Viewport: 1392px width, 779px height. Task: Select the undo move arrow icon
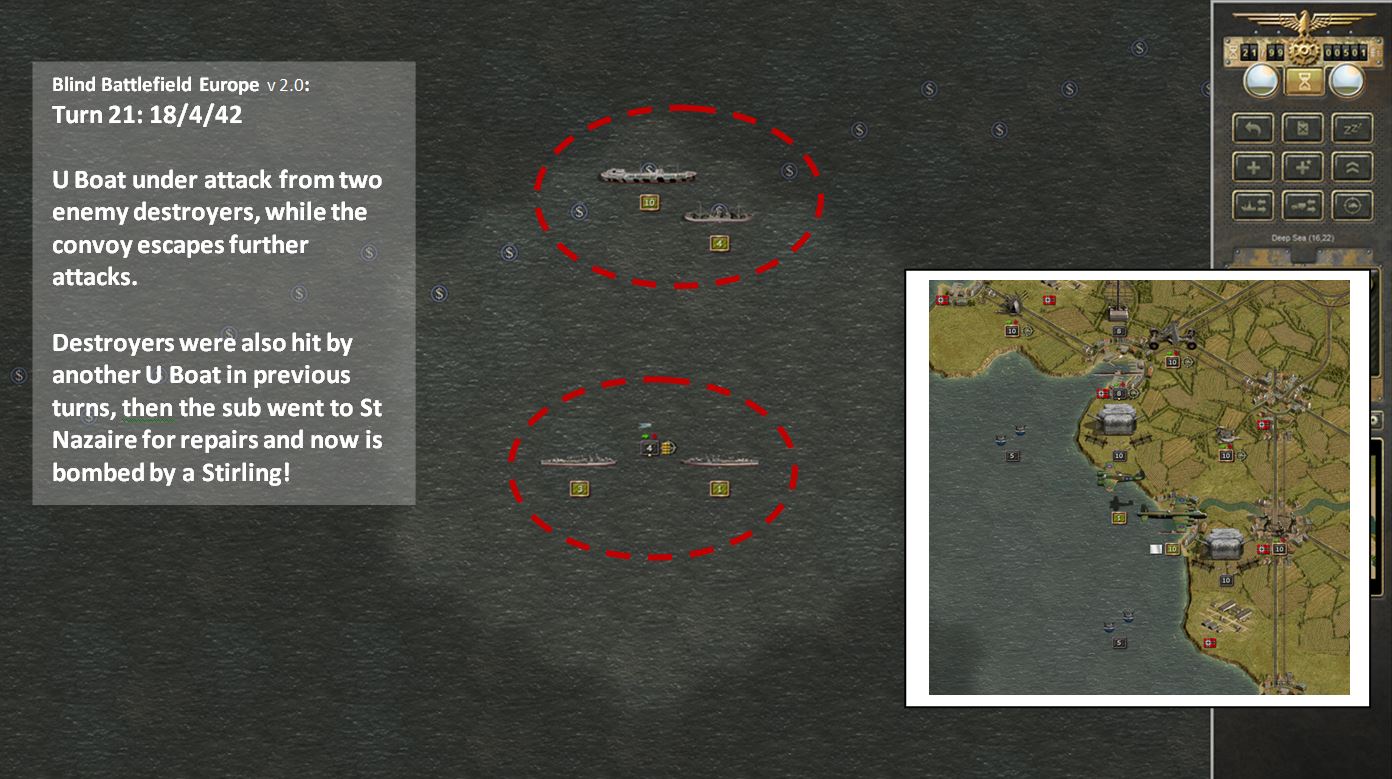pyautogui.click(x=1253, y=128)
